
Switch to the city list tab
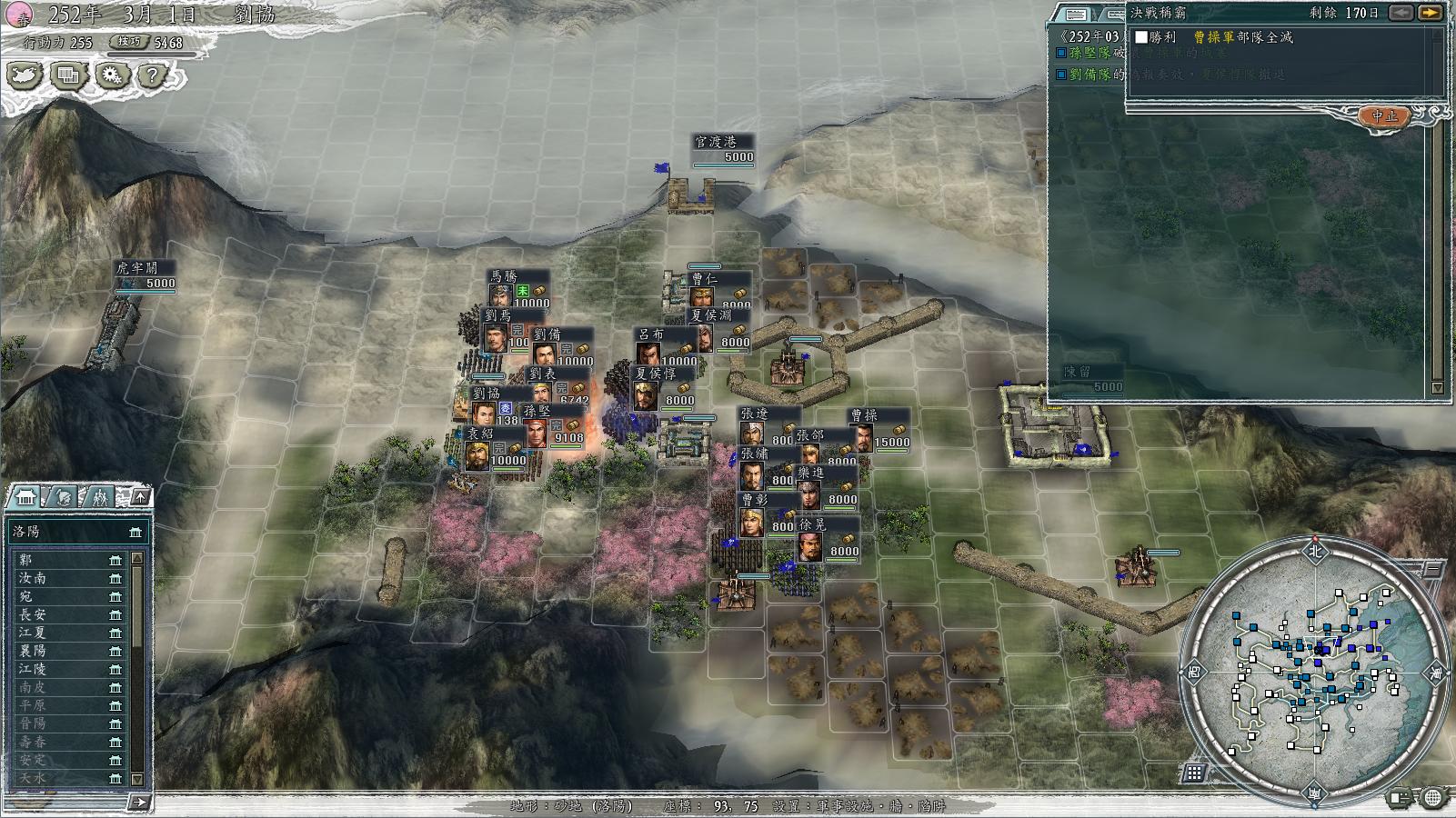pos(26,497)
